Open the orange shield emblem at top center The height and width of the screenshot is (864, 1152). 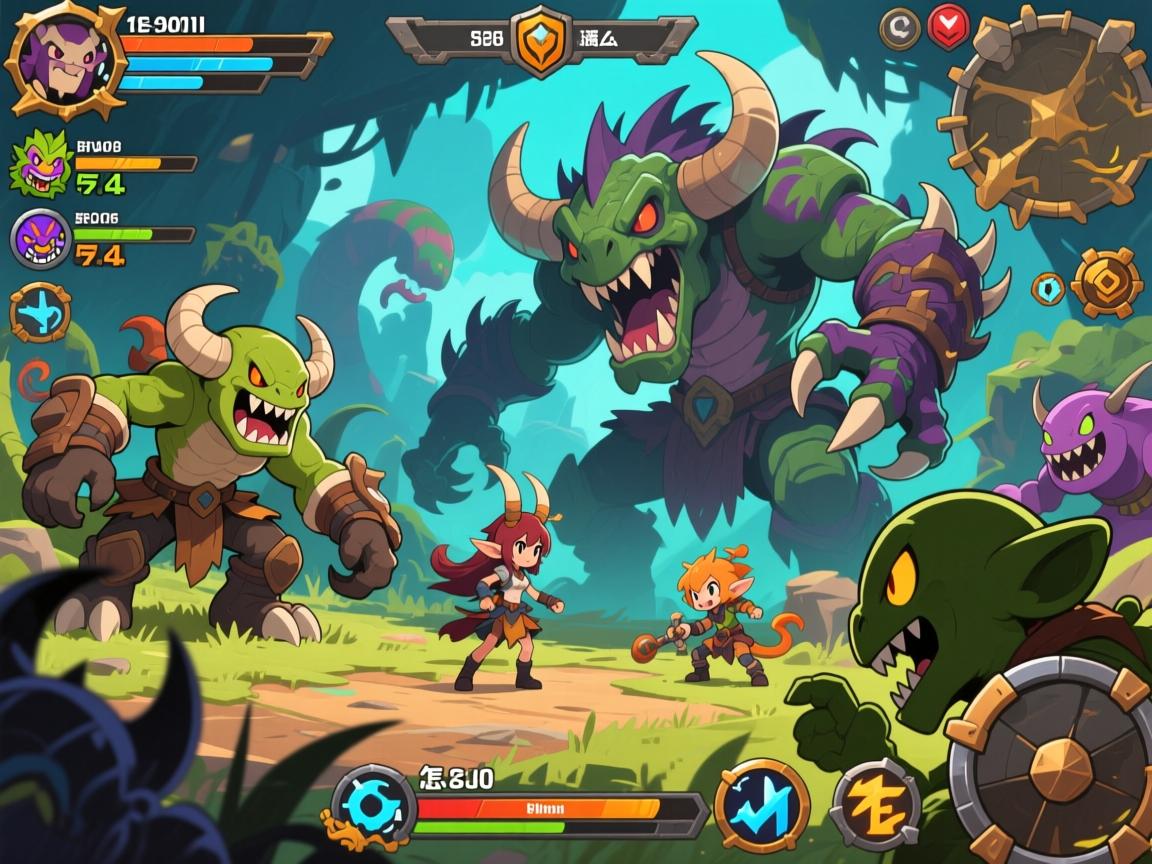(541, 40)
